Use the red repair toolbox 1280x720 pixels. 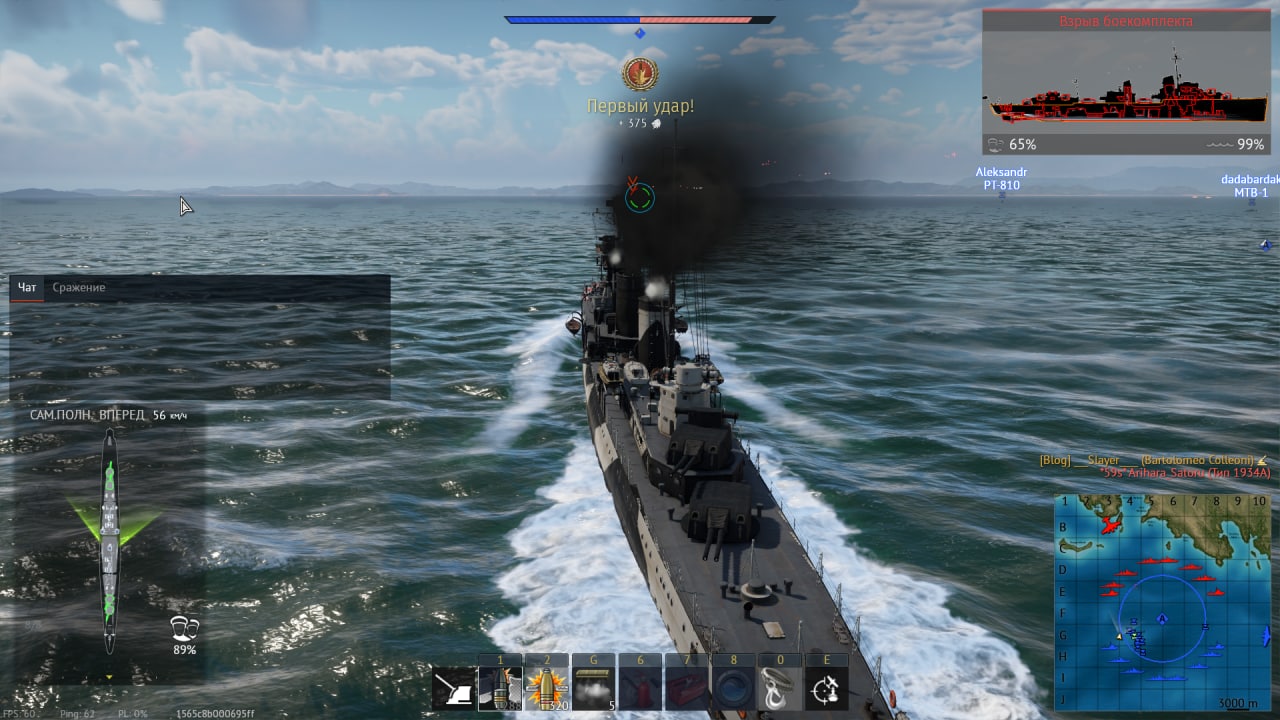coord(686,689)
